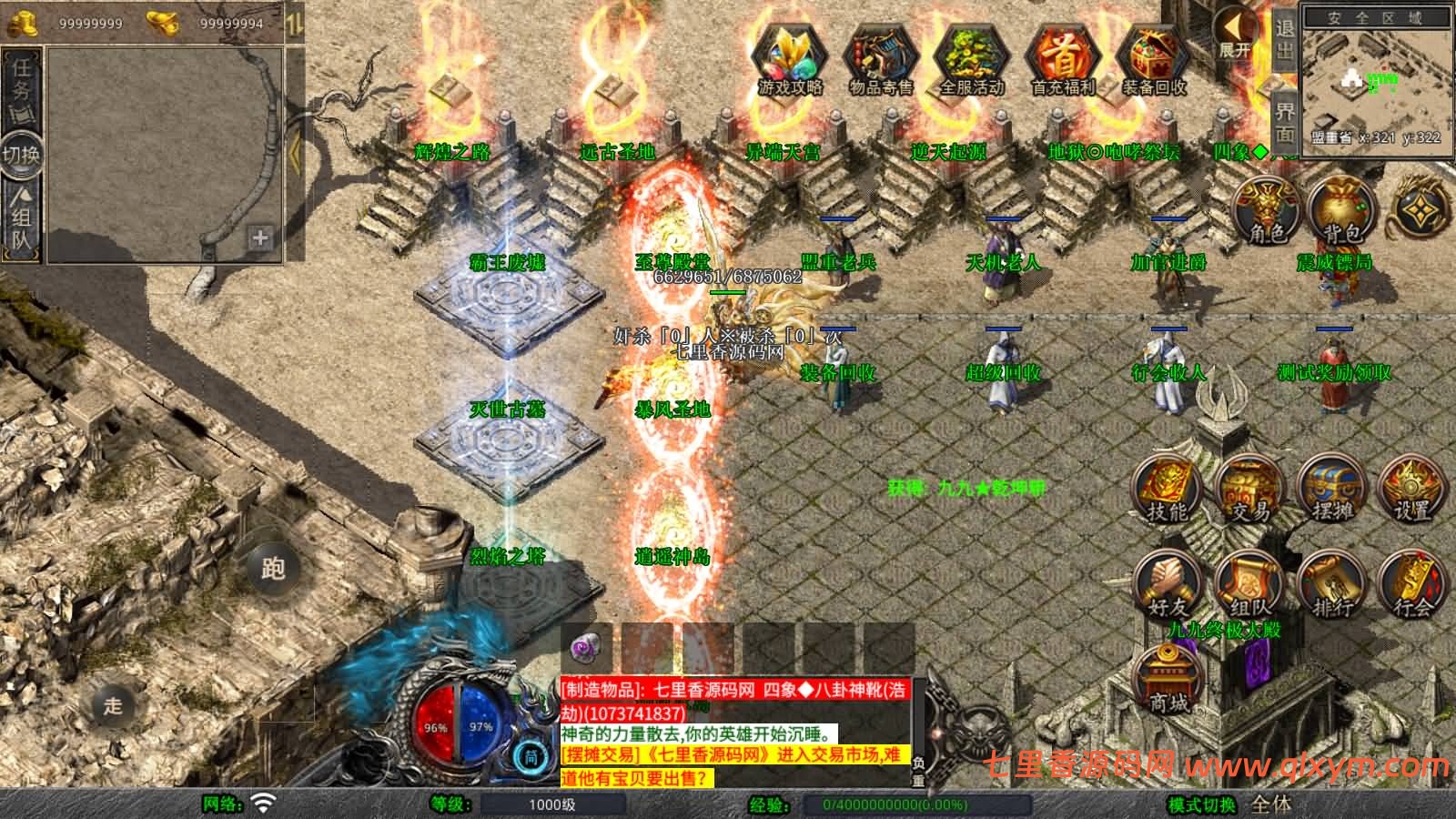Open the 物品寄售 consignment icon
1456x819 pixels.
click(880, 59)
